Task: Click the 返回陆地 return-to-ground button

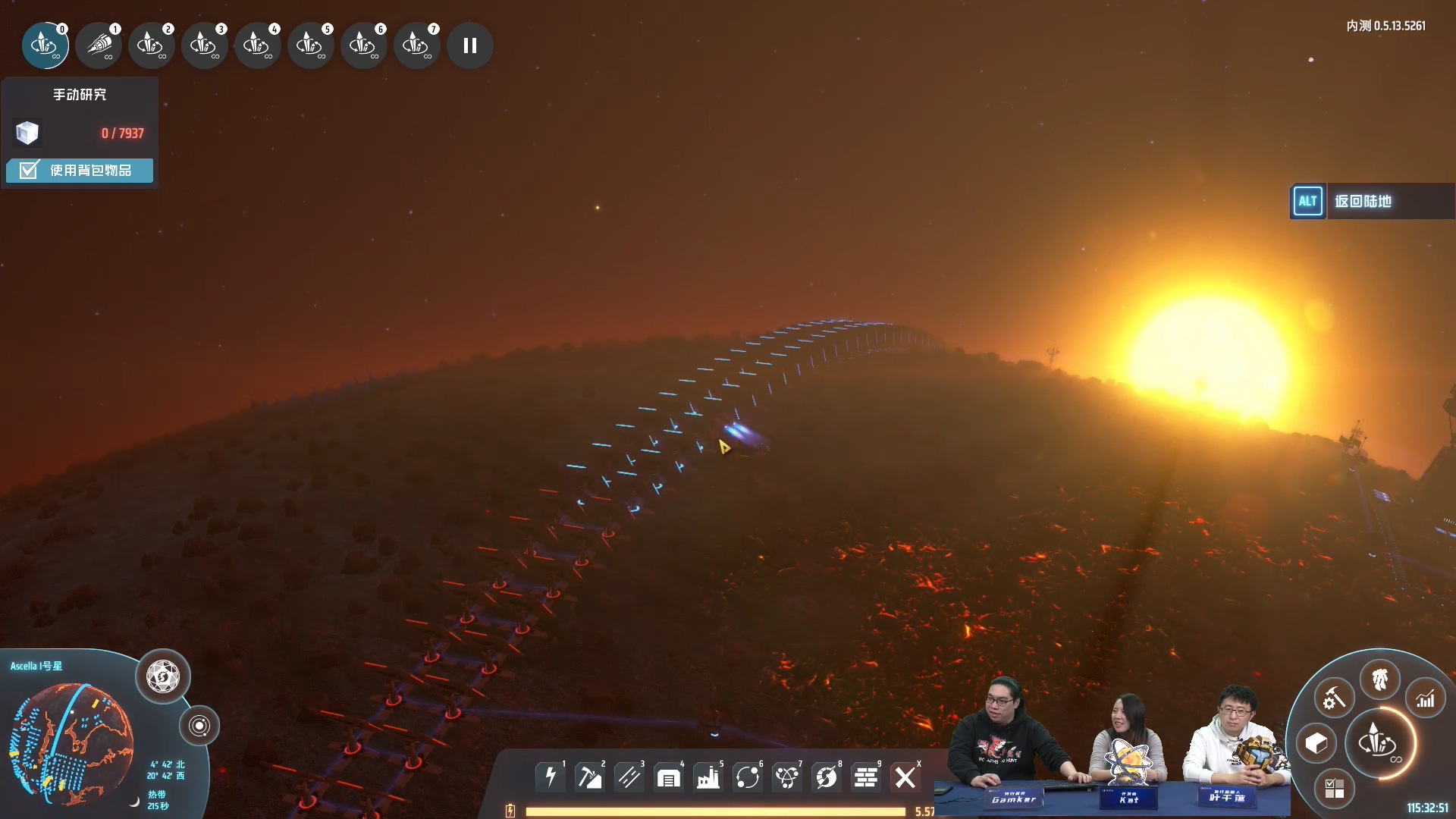Action: coord(1362,201)
